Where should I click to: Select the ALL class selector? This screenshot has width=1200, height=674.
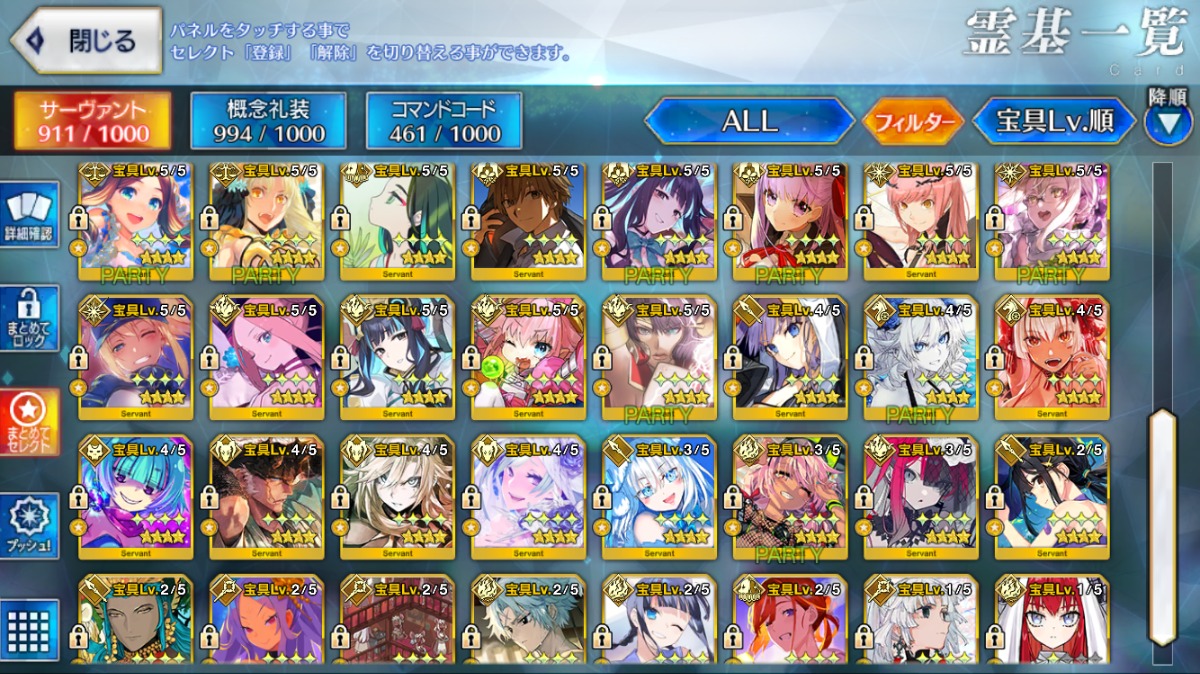click(748, 122)
